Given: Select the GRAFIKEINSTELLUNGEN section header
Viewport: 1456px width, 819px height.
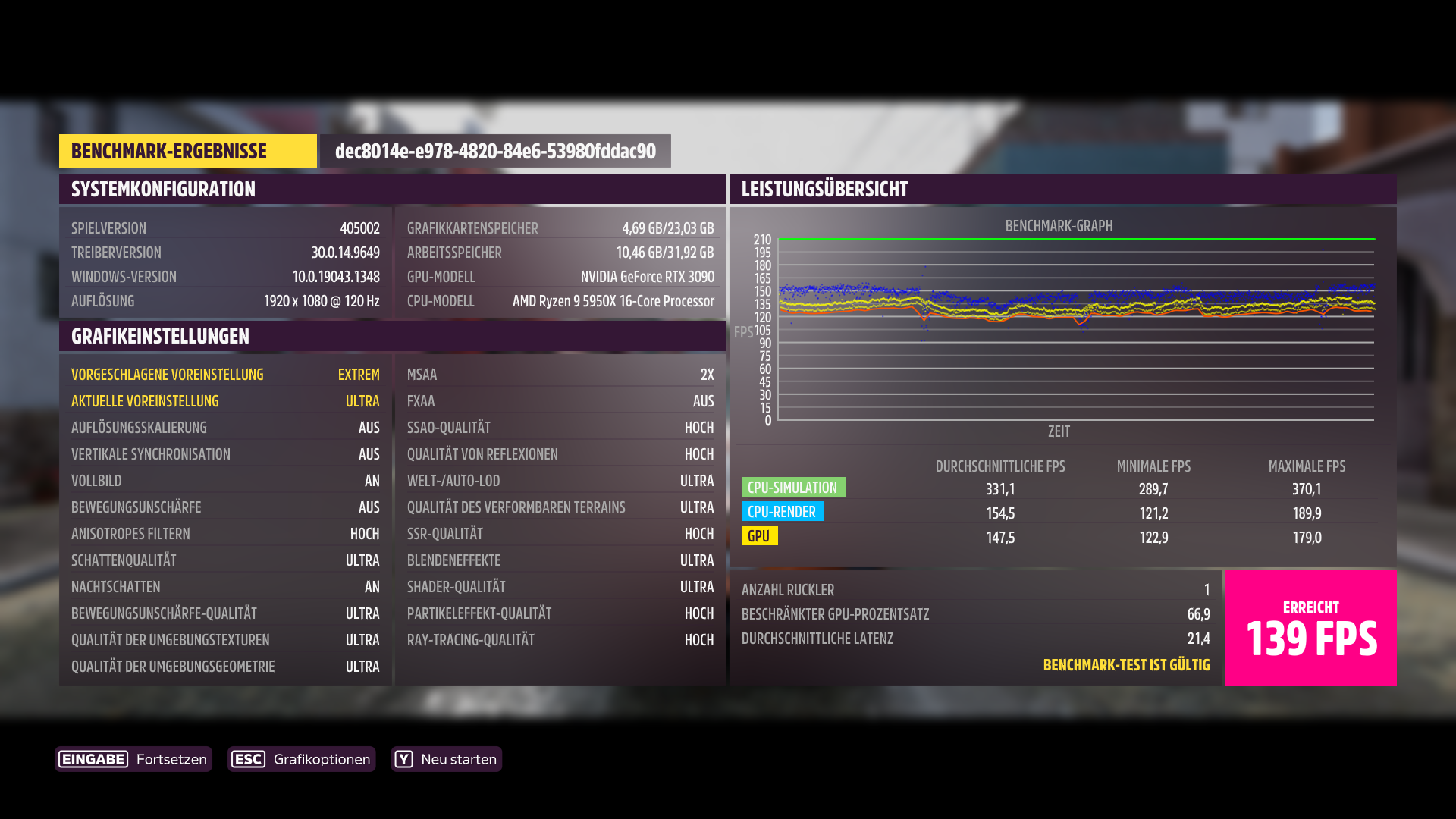Looking at the screenshot, I should point(159,336).
